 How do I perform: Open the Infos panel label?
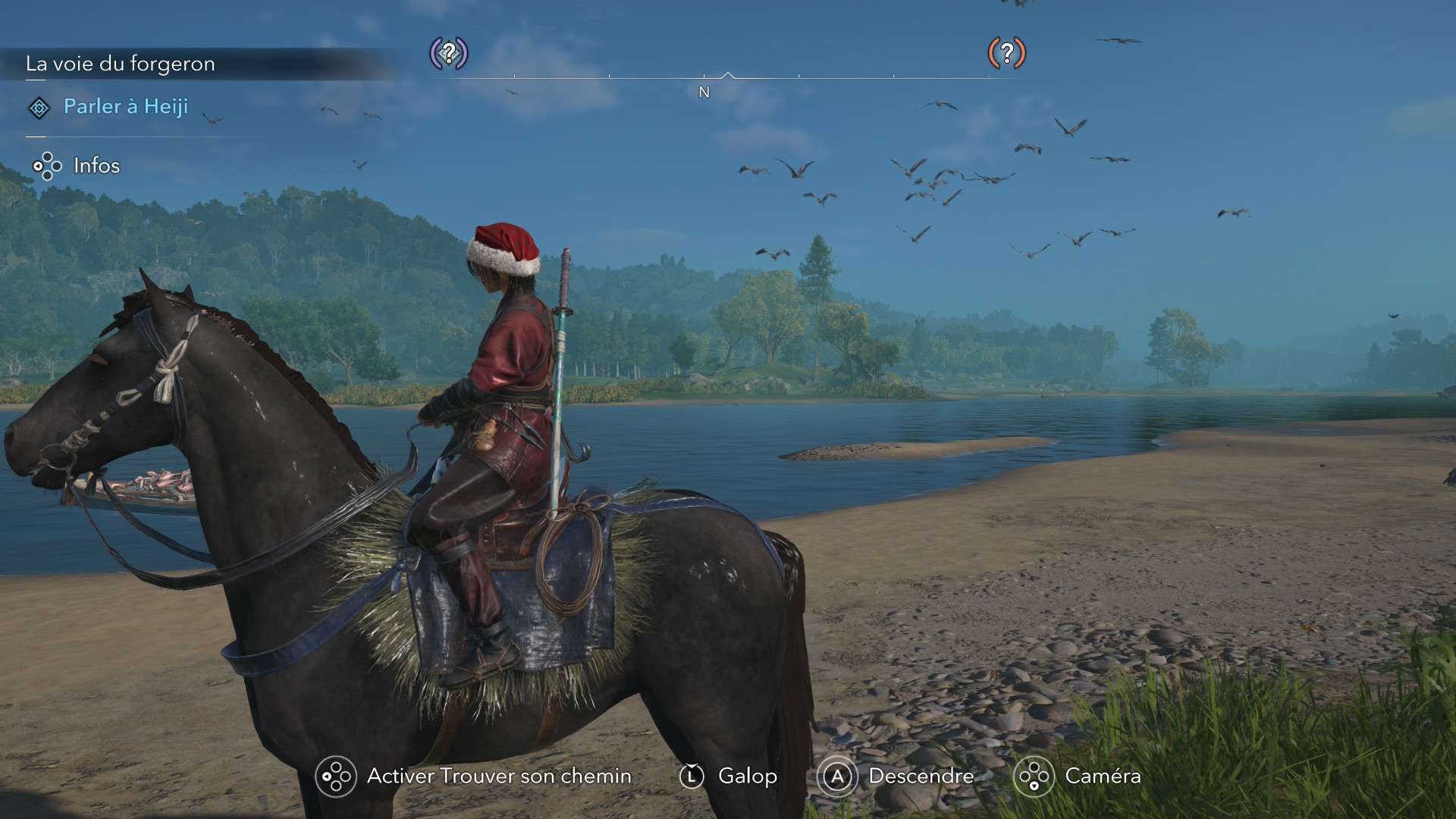click(96, 165)
